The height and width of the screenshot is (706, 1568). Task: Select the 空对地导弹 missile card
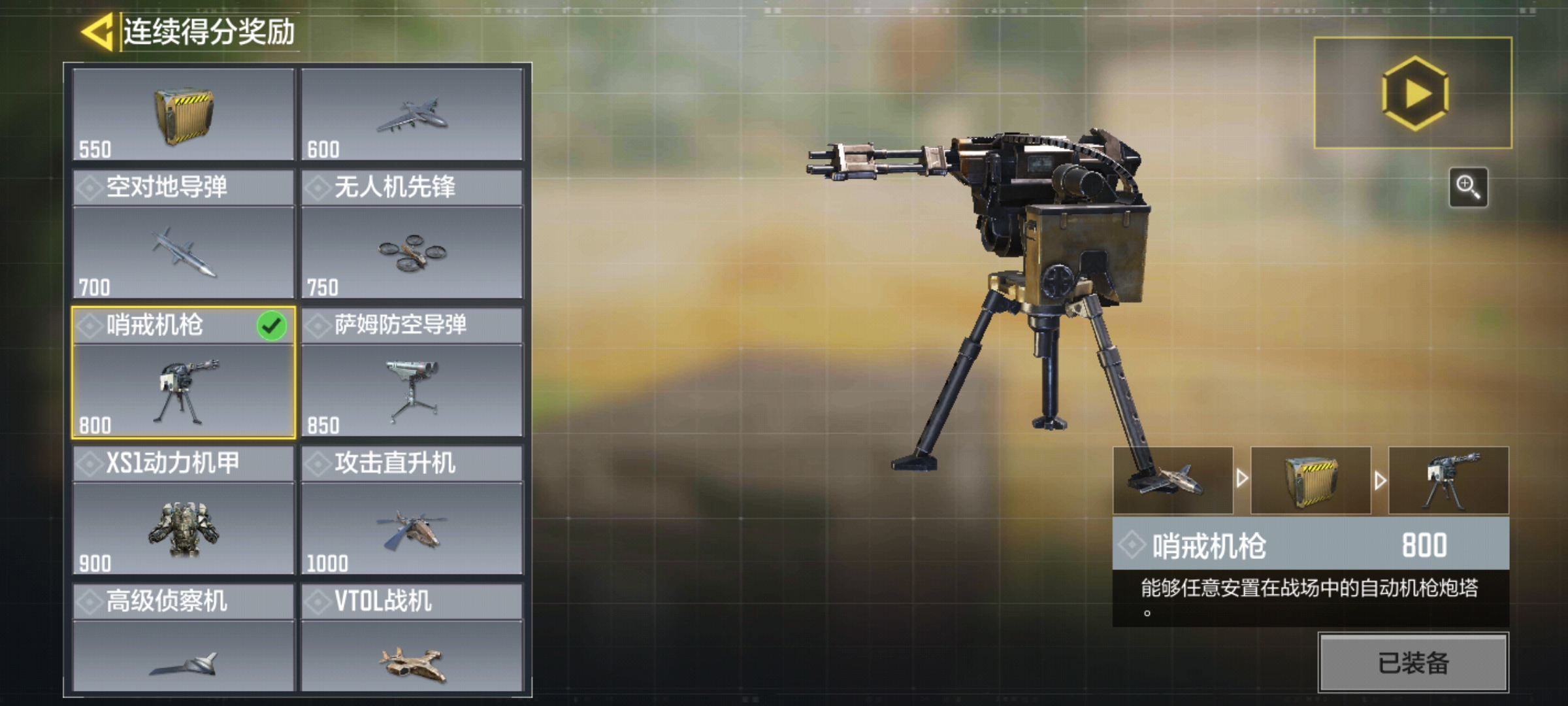(x=184, y=235)
